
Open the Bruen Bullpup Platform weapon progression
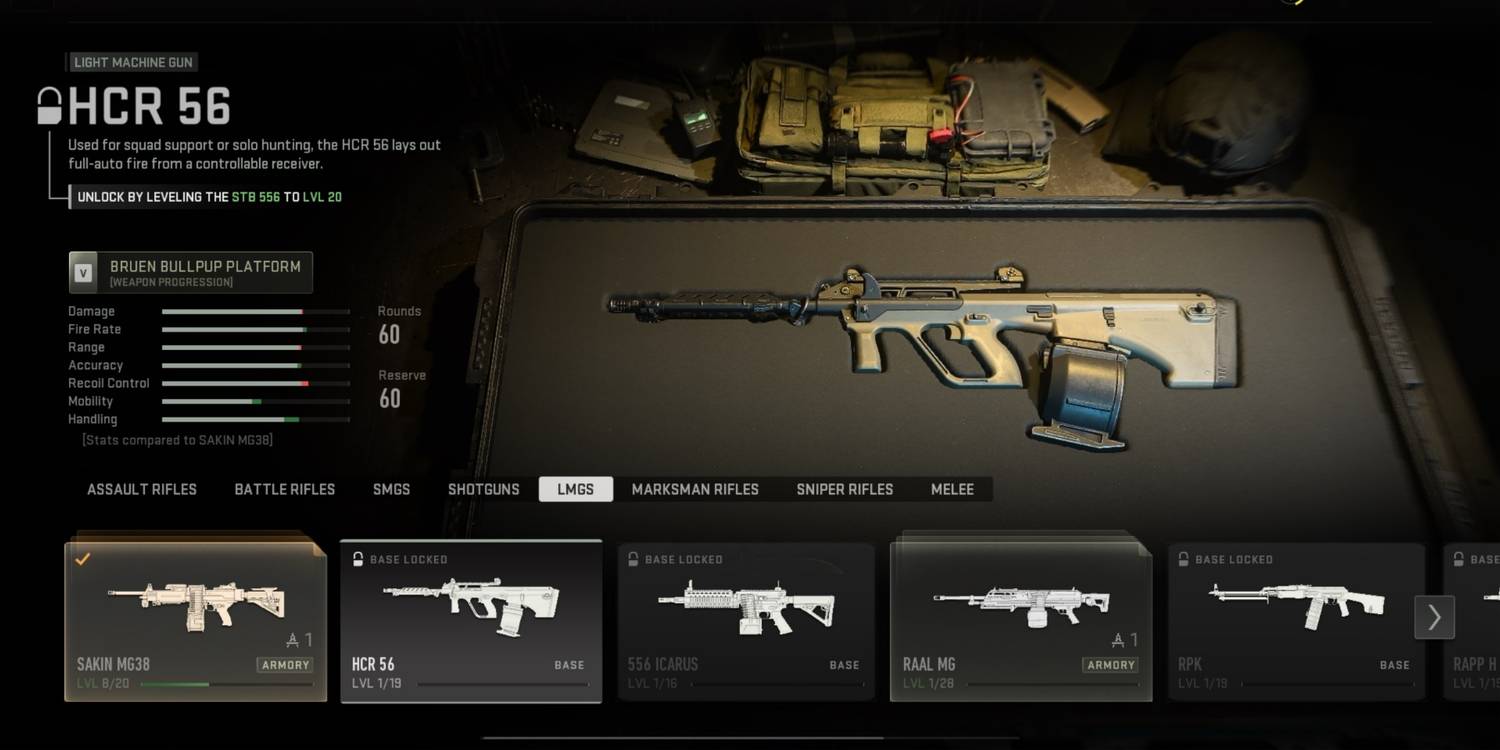[191, 272]
